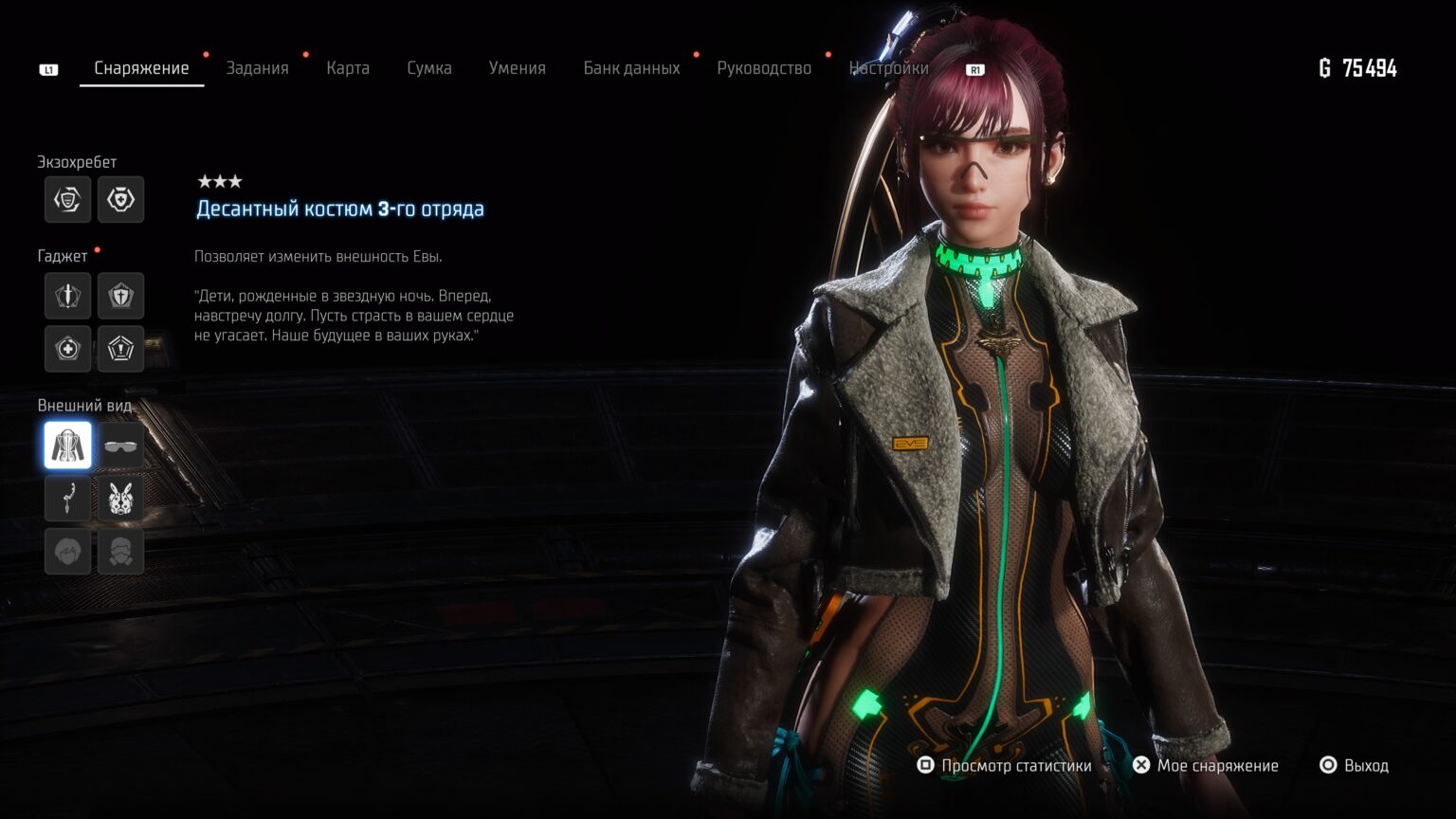Pick the shield-with-cross gadget slot
Image resolution: width=1456 pixels, height=819 pixels.
121,296
